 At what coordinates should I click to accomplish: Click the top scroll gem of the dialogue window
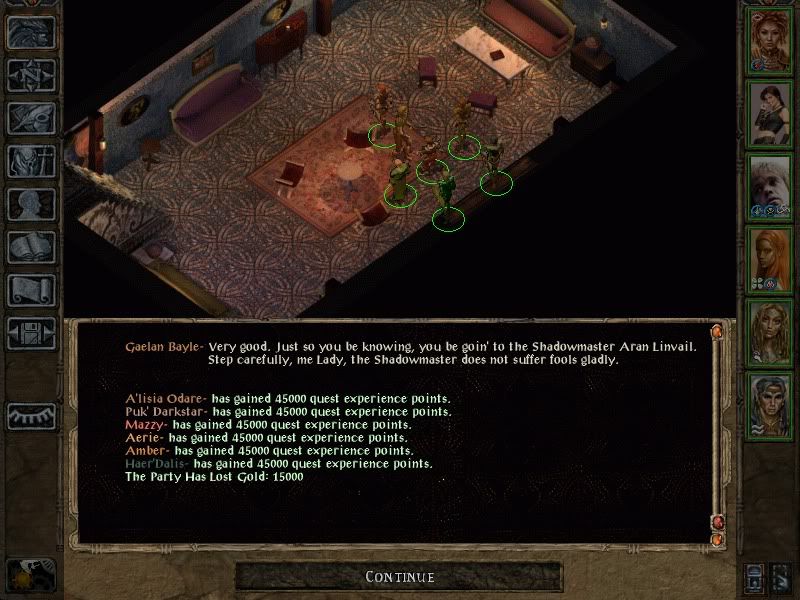tap(716, 331)
